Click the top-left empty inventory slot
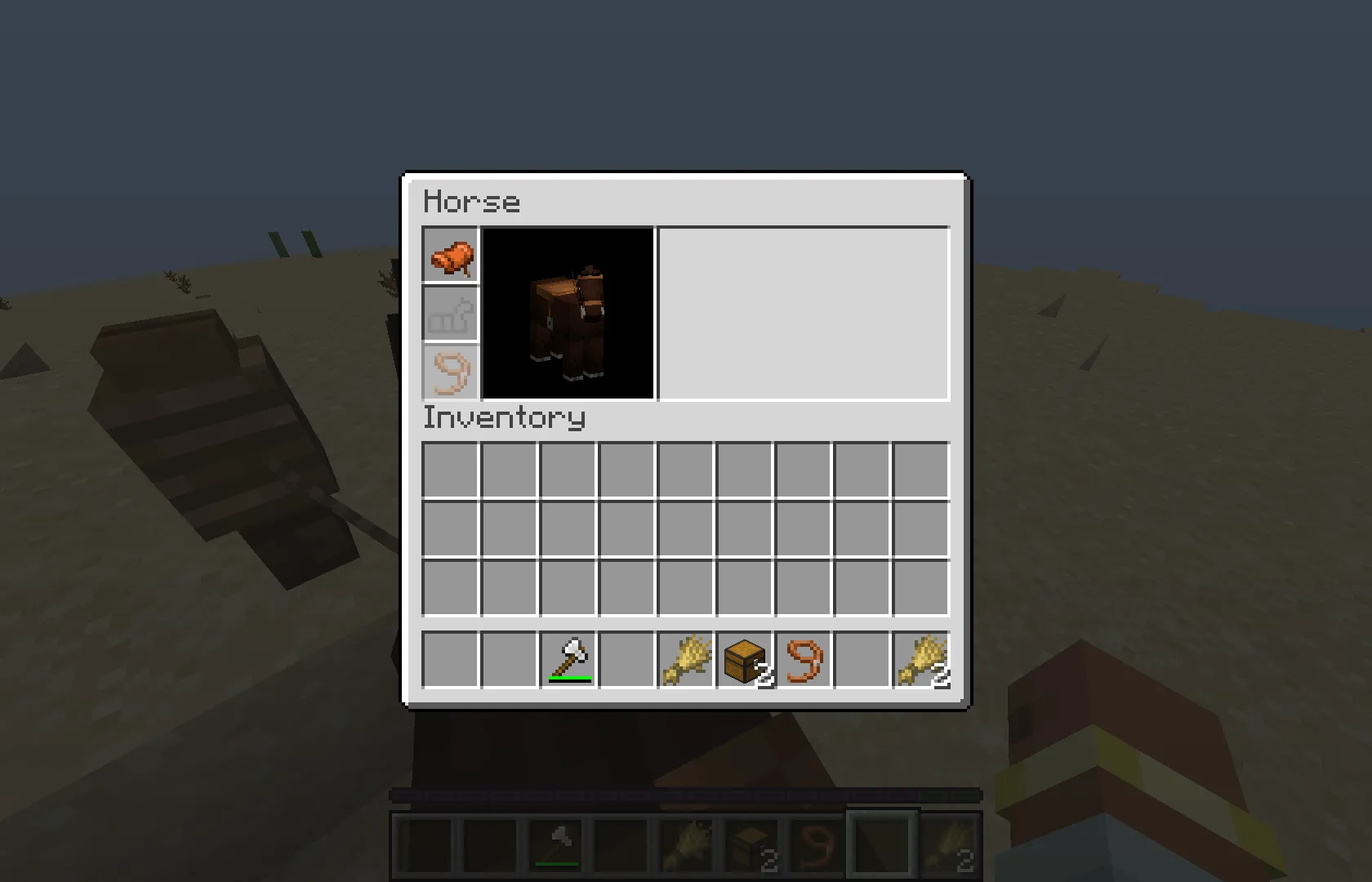1372x882 pixels. coord(451,469)
